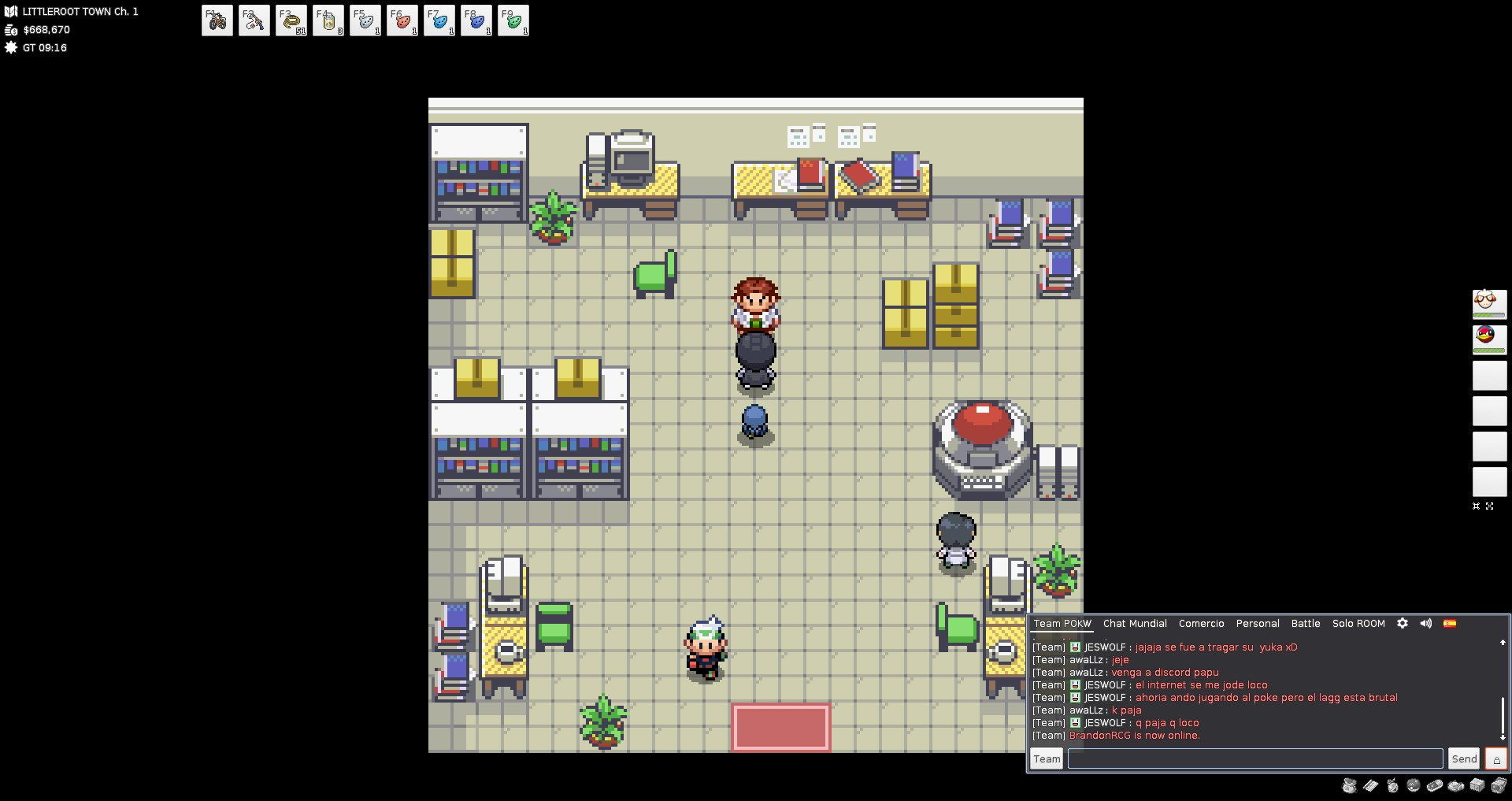The width and height of the screenshot is (1512, 801).
Task: Use the bicycle in hotbar slot F1
Action: (x=217, y=20)
